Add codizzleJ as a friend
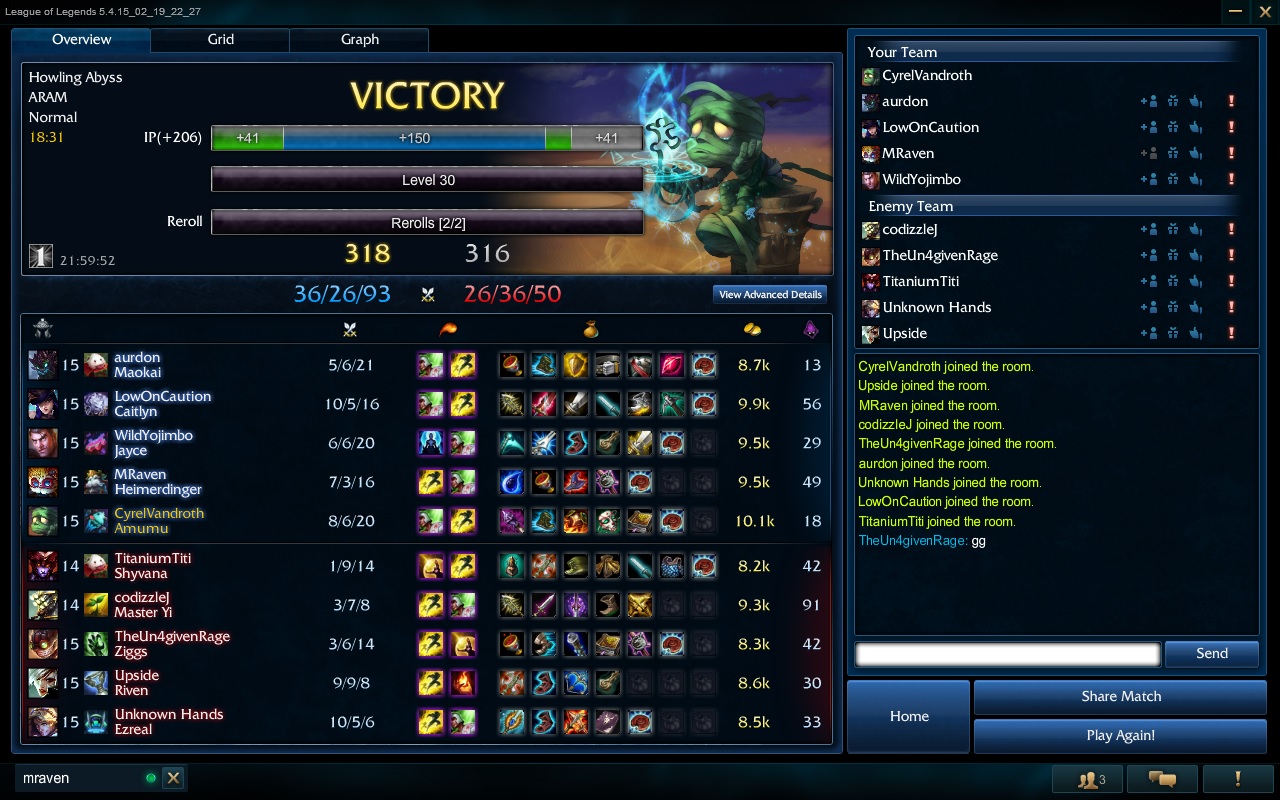1280x800 pixels. coord(1148,229)
